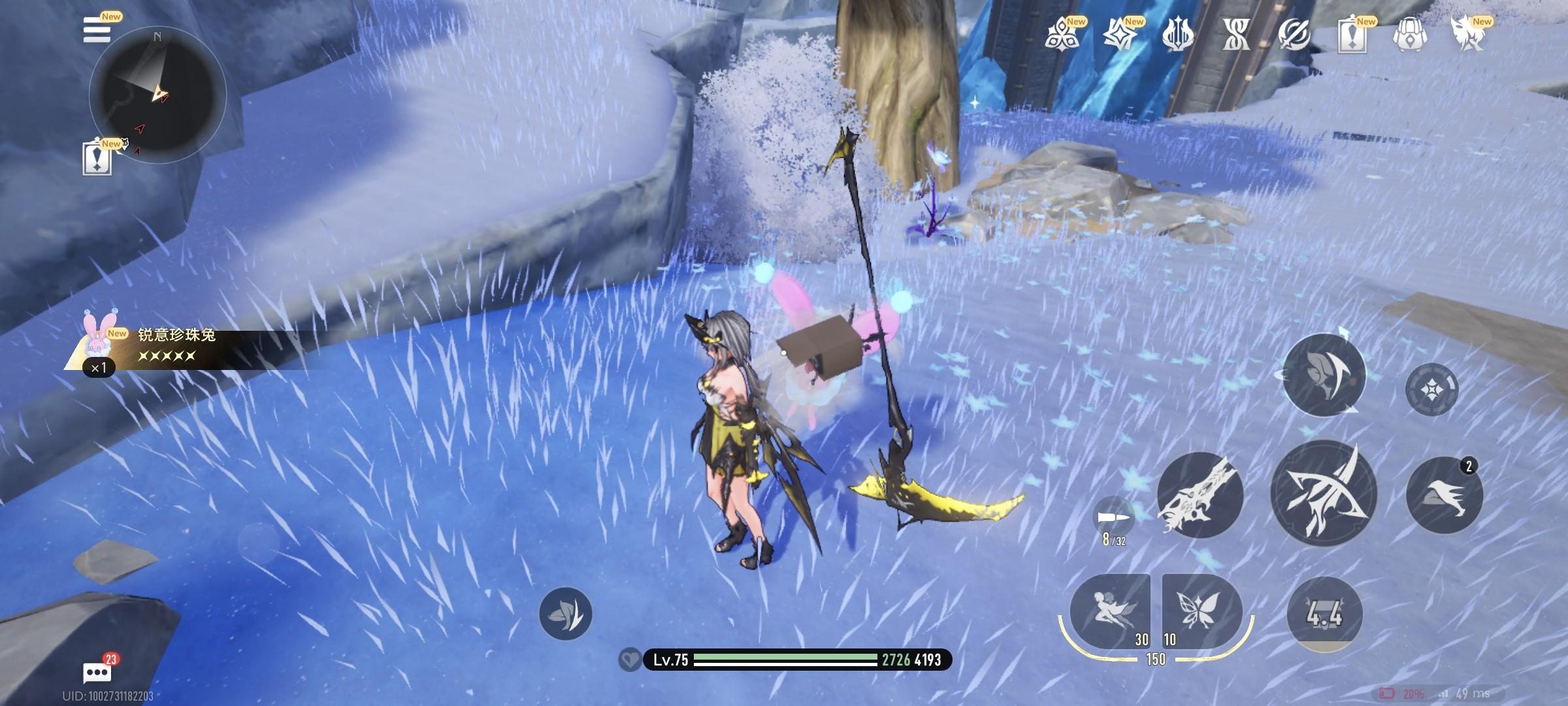The width and height of the screenshot is (1568, 706).
Task: Open the four-point star top menu icon
Action: (x=1120, y=34)
